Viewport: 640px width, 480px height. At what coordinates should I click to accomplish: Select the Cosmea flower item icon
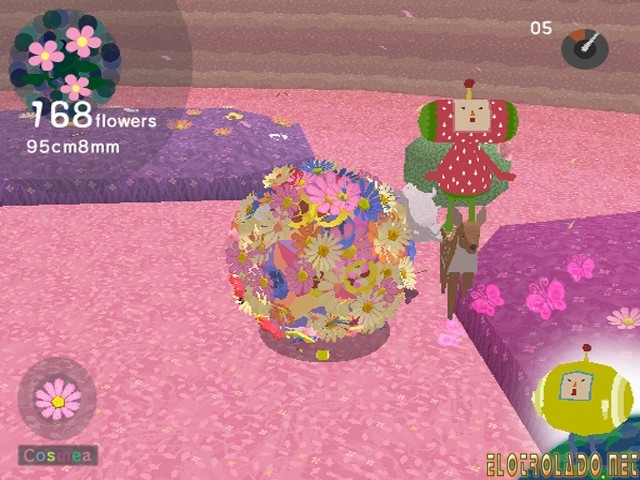click(x=58, y=399)
